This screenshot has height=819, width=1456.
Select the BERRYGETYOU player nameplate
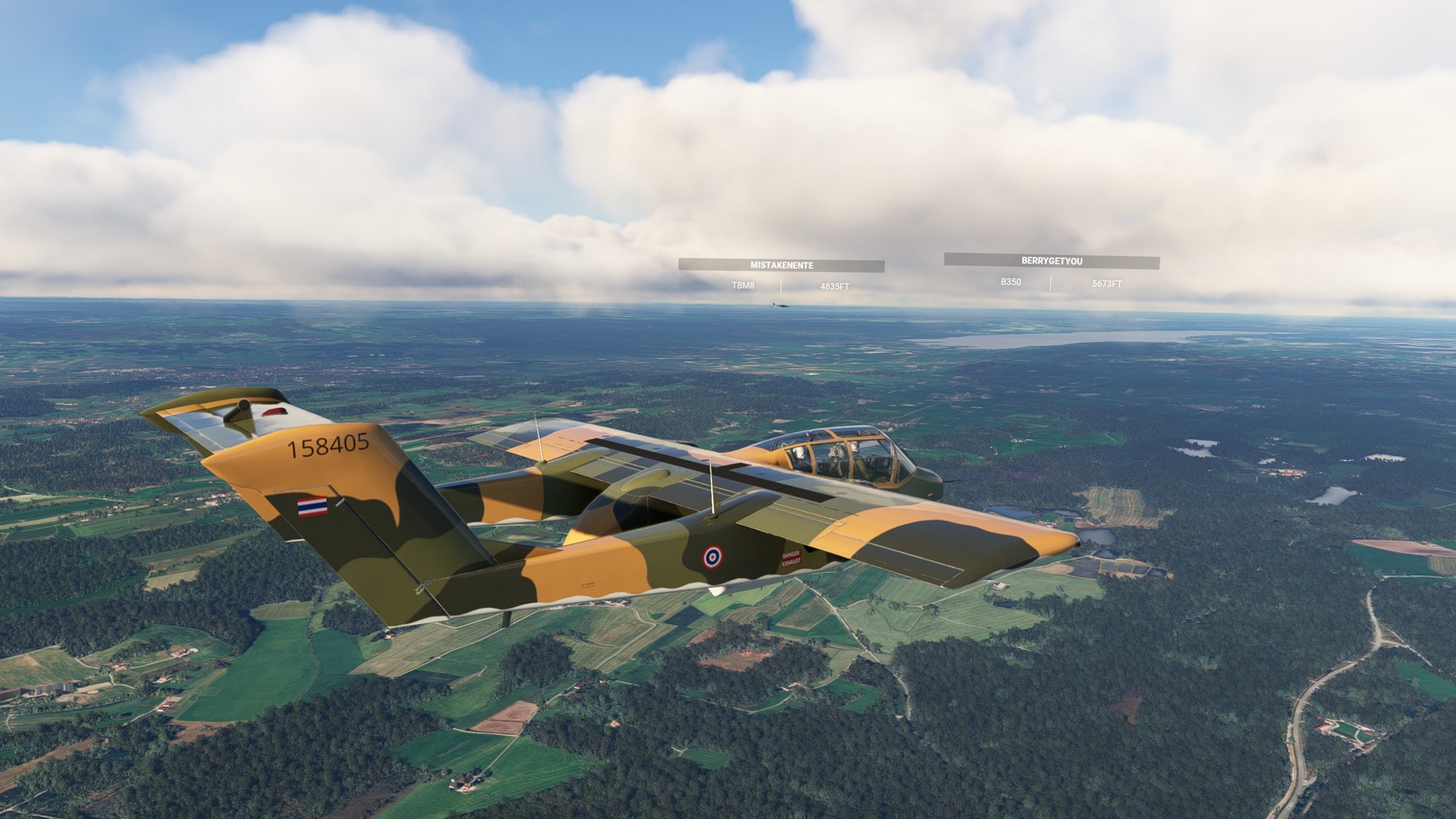[x=1051, y=261]
